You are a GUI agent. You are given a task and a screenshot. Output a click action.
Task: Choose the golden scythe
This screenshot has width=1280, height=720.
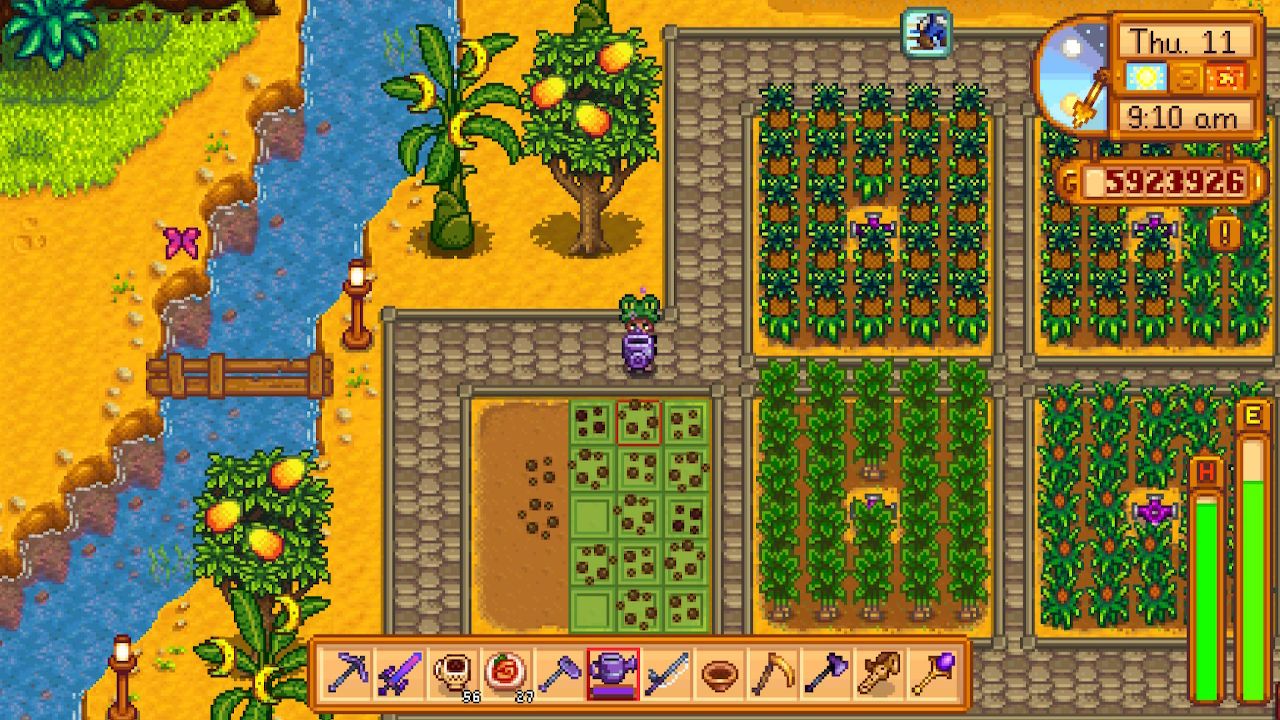(x=770, y=674)
